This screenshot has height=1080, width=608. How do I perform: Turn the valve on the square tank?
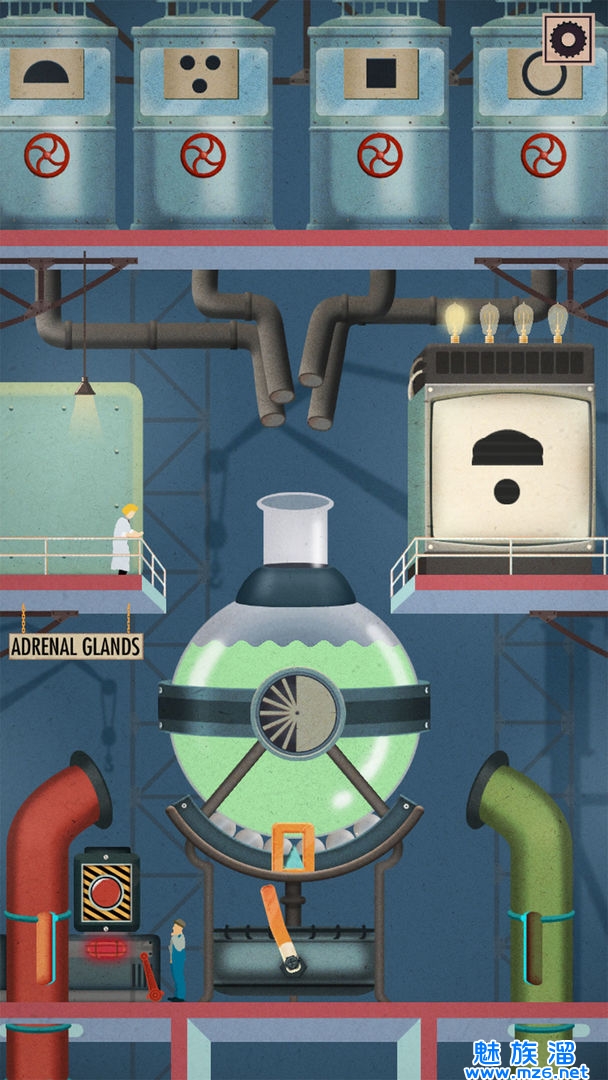point(379,155)
